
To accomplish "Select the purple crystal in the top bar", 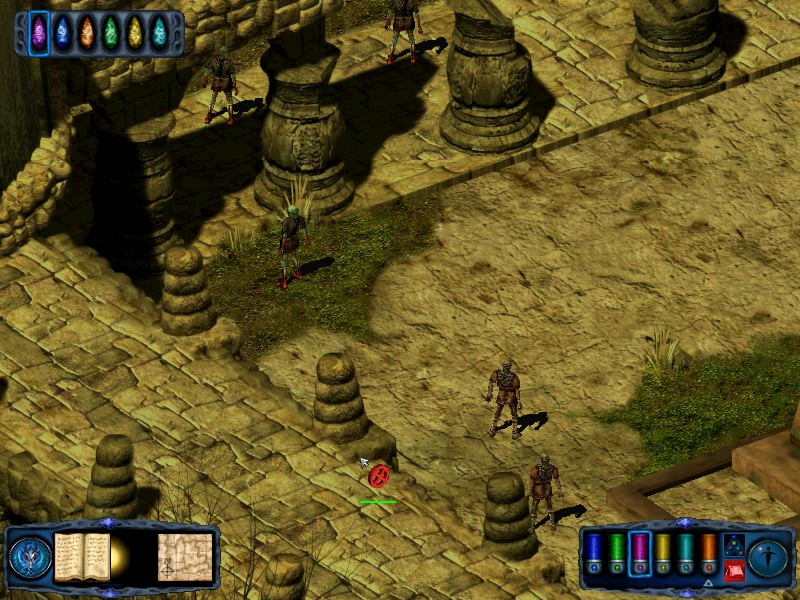I will (x=39, y=32).
